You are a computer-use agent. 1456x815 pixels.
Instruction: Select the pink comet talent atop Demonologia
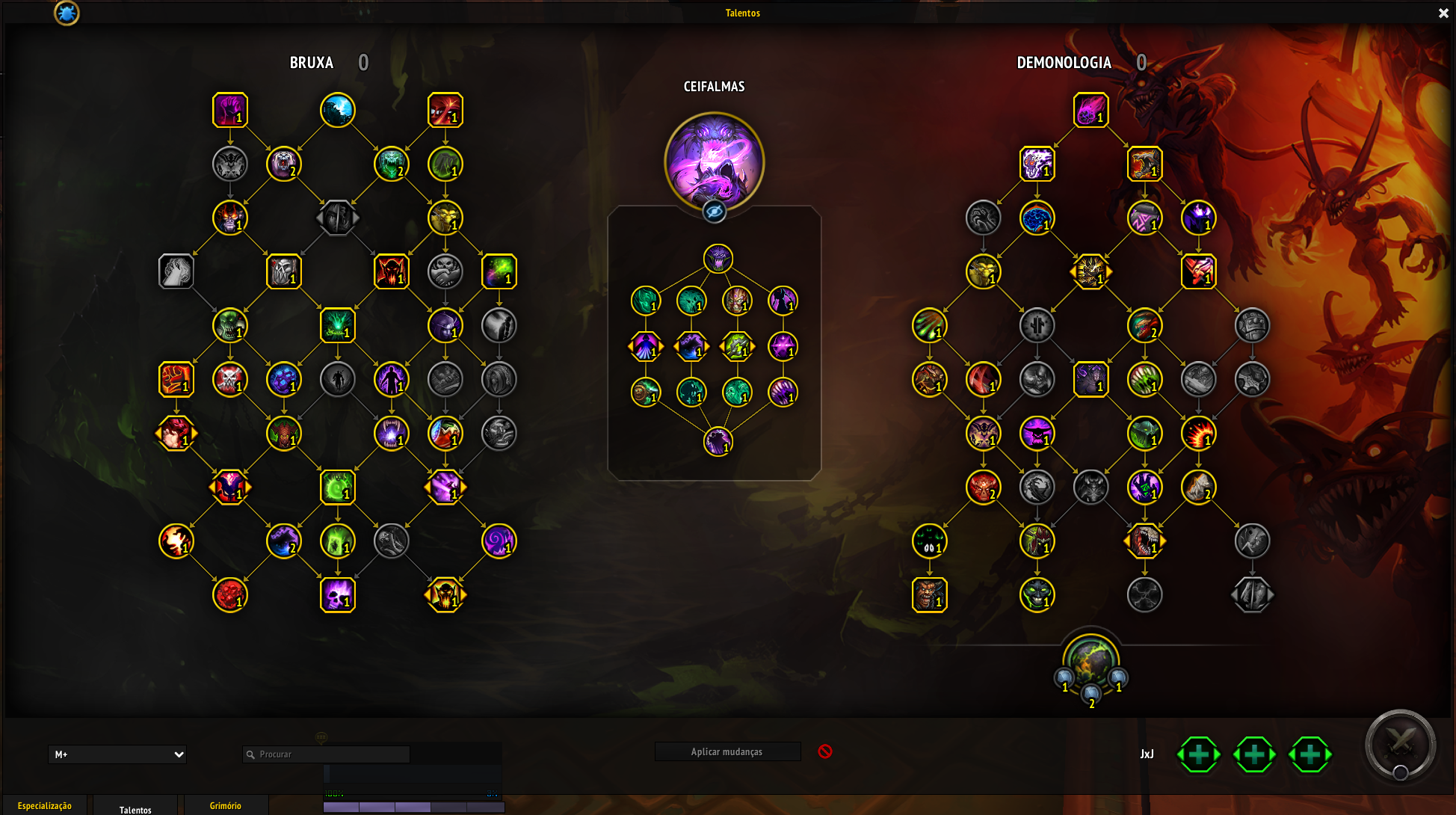(x=1091, y=111)
